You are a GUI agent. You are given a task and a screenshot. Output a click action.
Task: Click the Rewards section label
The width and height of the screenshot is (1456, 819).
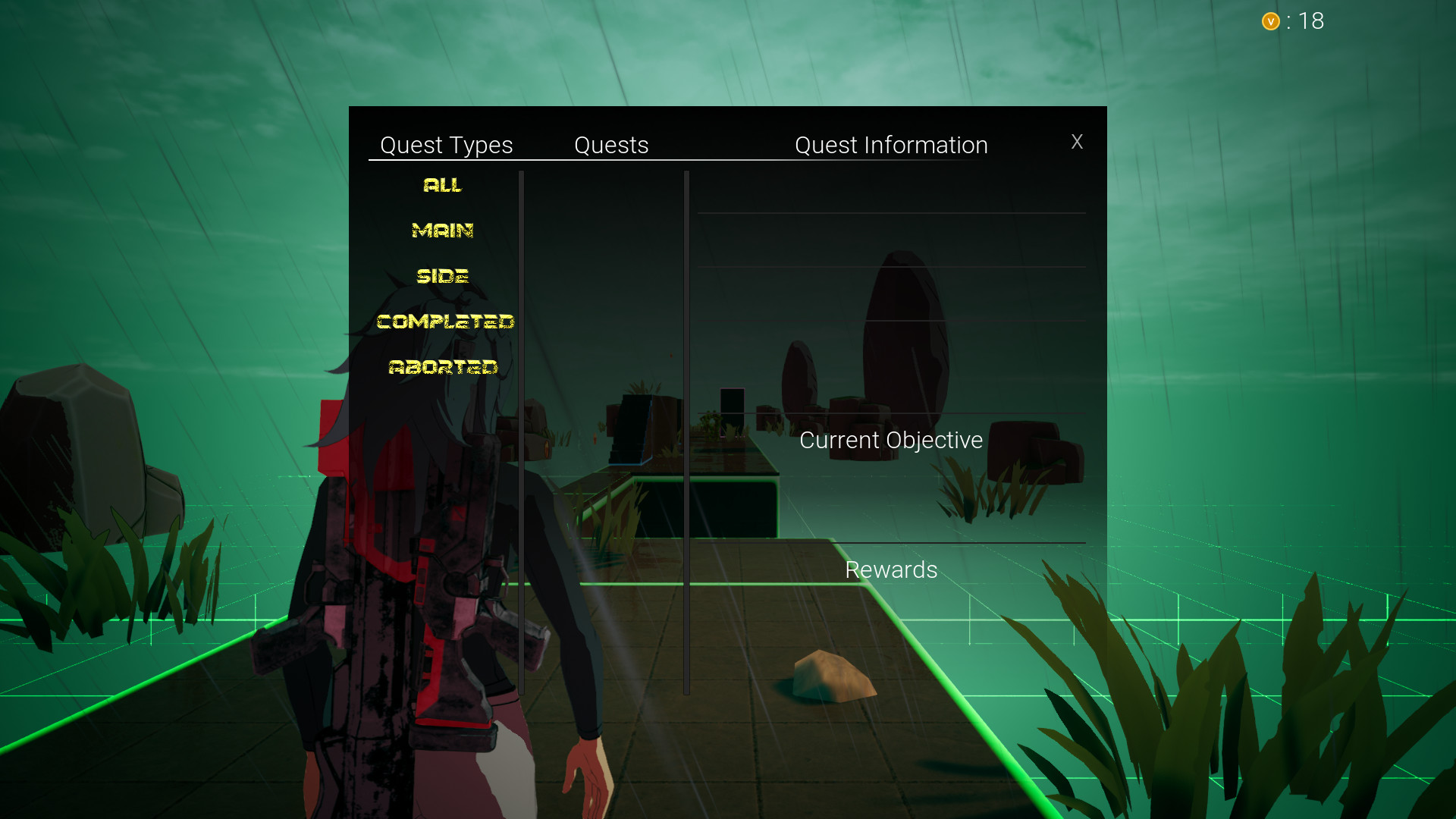pyautogui.click(x=891, y=570)
